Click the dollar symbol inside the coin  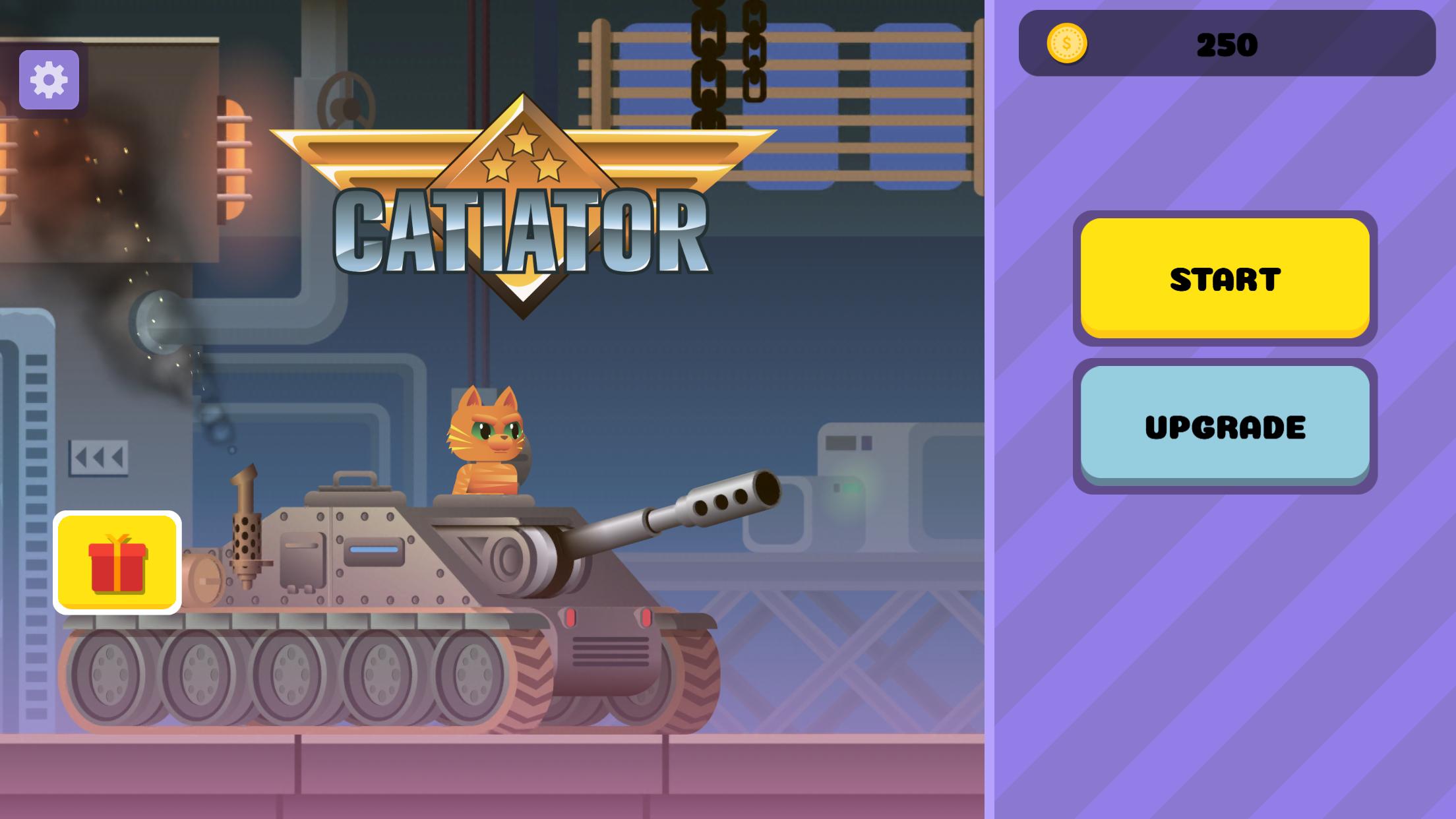(1068, 44)
